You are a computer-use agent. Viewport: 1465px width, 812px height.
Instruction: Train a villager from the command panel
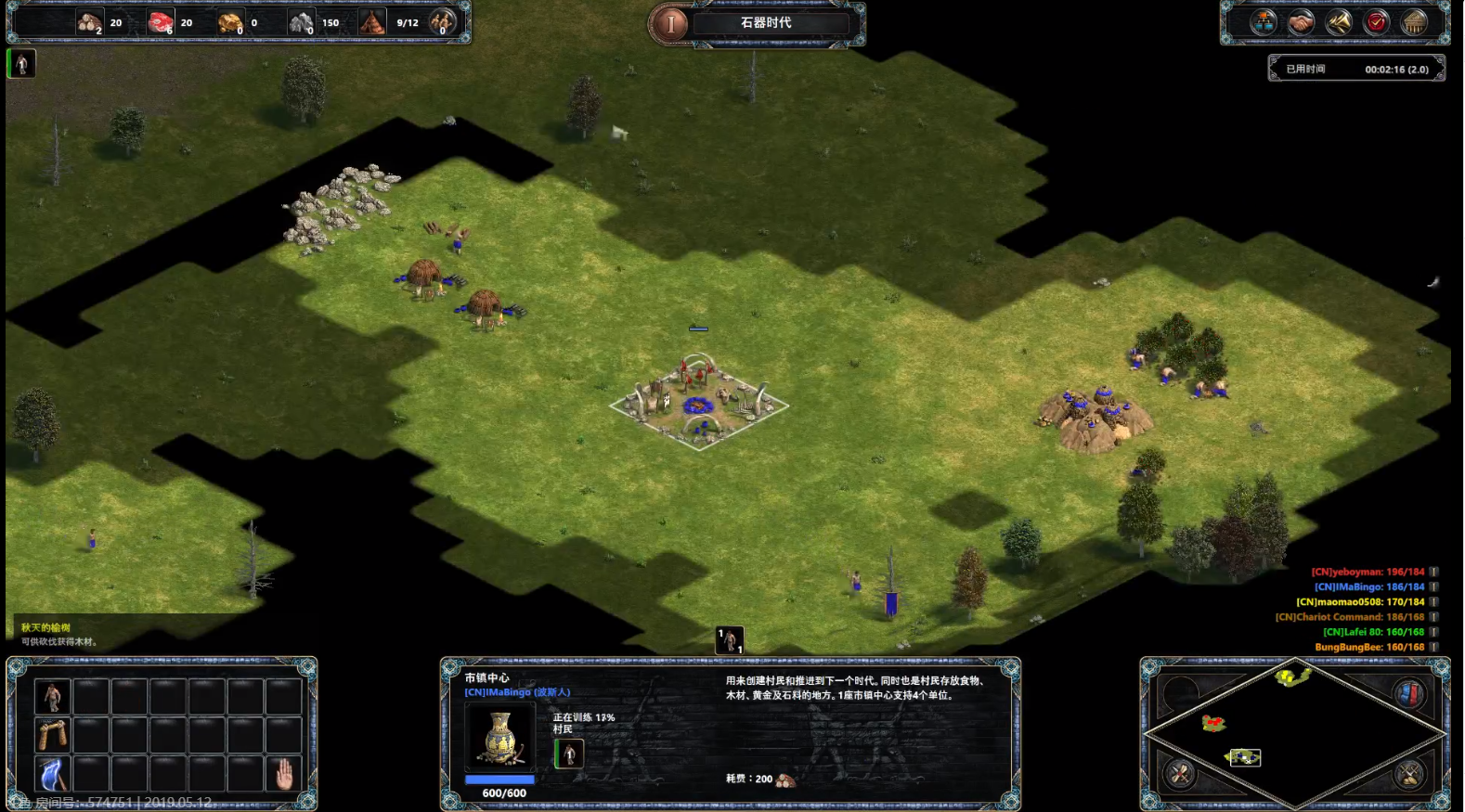pyautogui.click(x=52, y=696)
